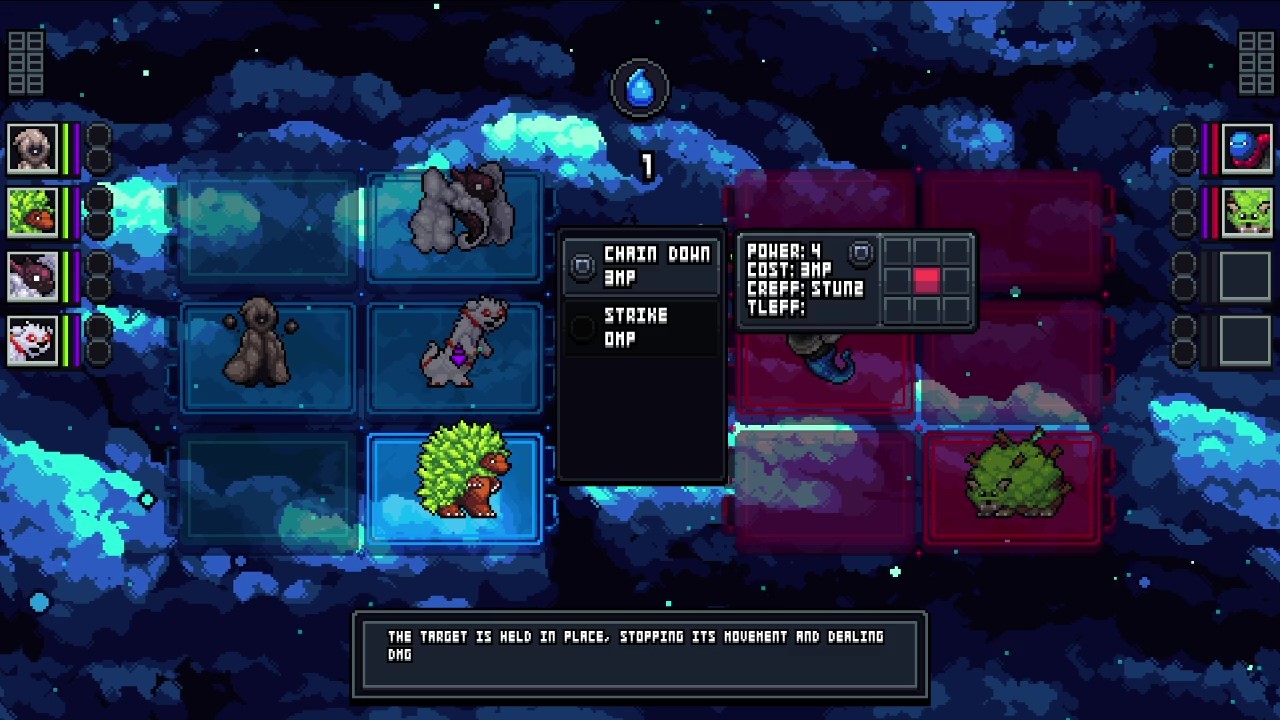This screenshot has height=720, width=1280.
Task: Select the water droplet element icon at top
Action: (x=640, y=87)
